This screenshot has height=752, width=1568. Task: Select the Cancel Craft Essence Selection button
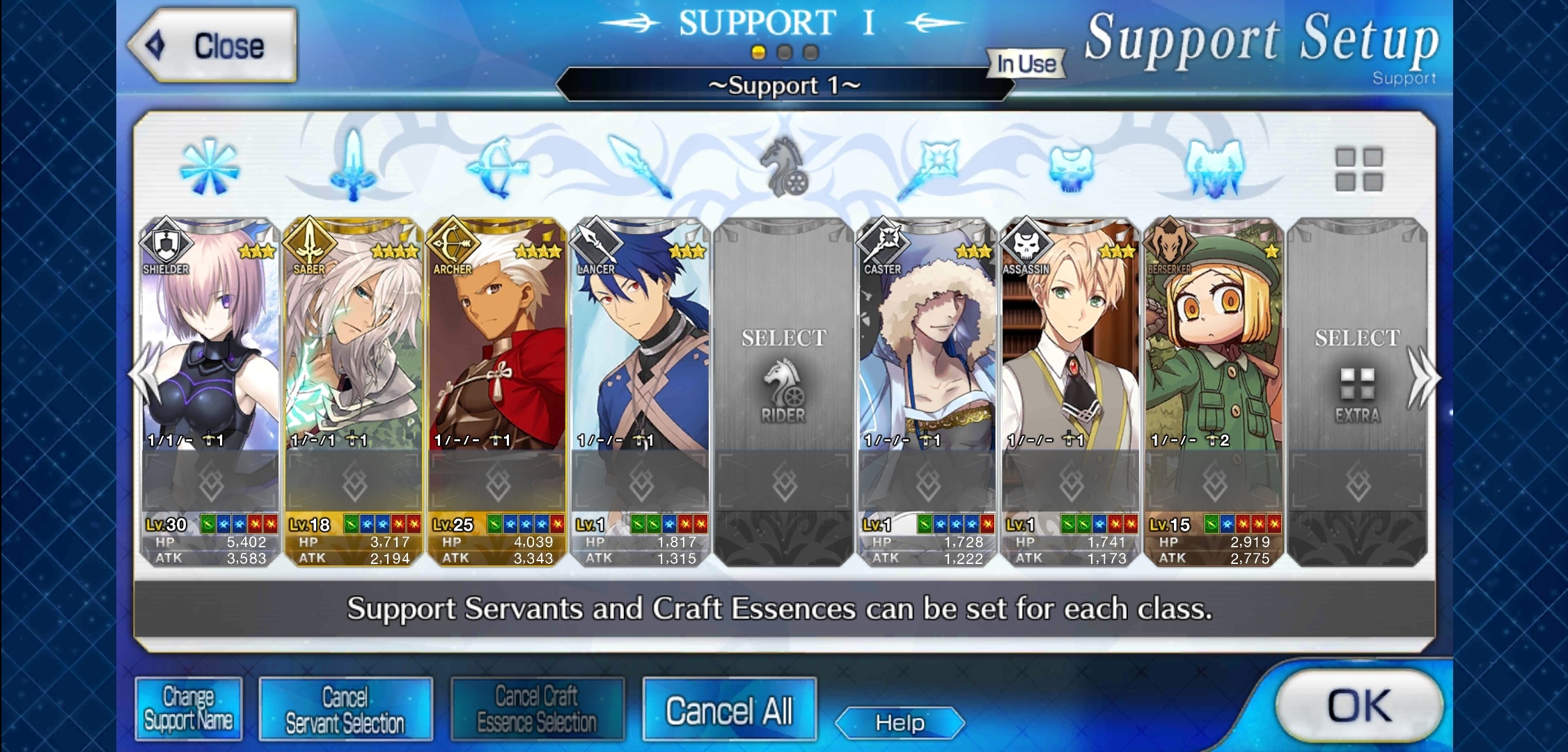pos(537,710)
